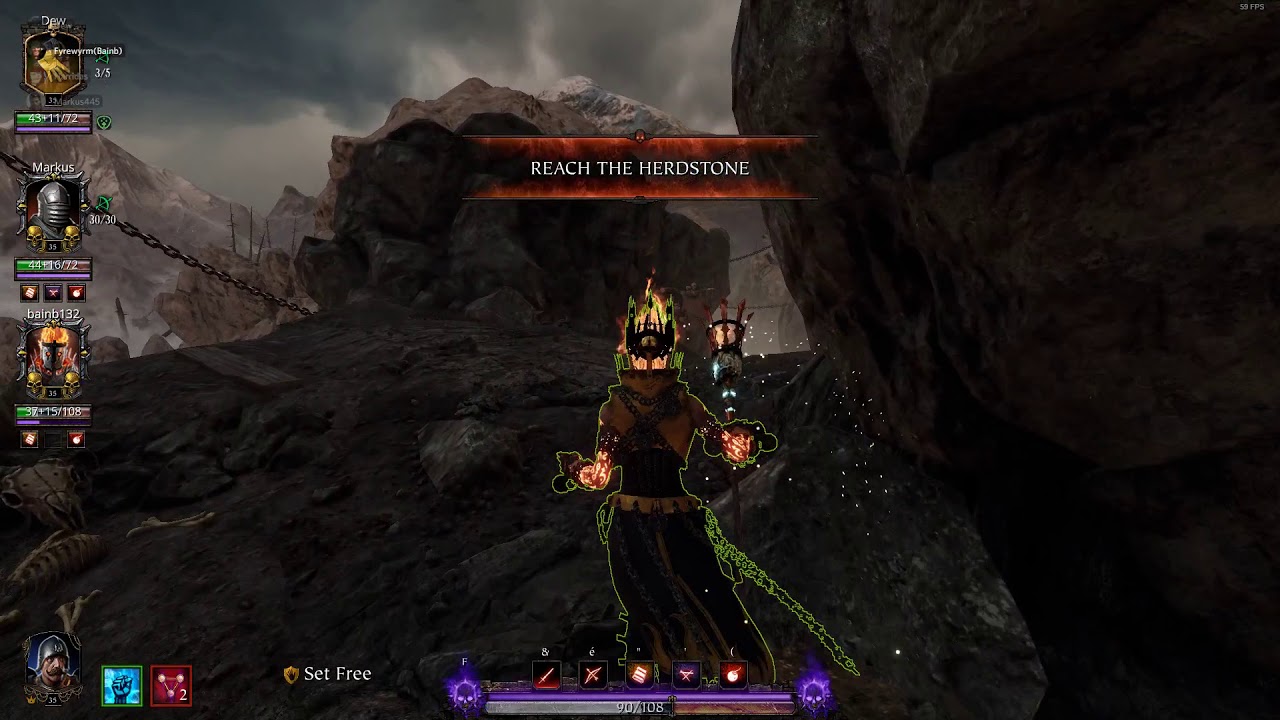Choose the ranged weapon hotbar slot
This screenshot has height=720, width=1280.
coord(593,675)
